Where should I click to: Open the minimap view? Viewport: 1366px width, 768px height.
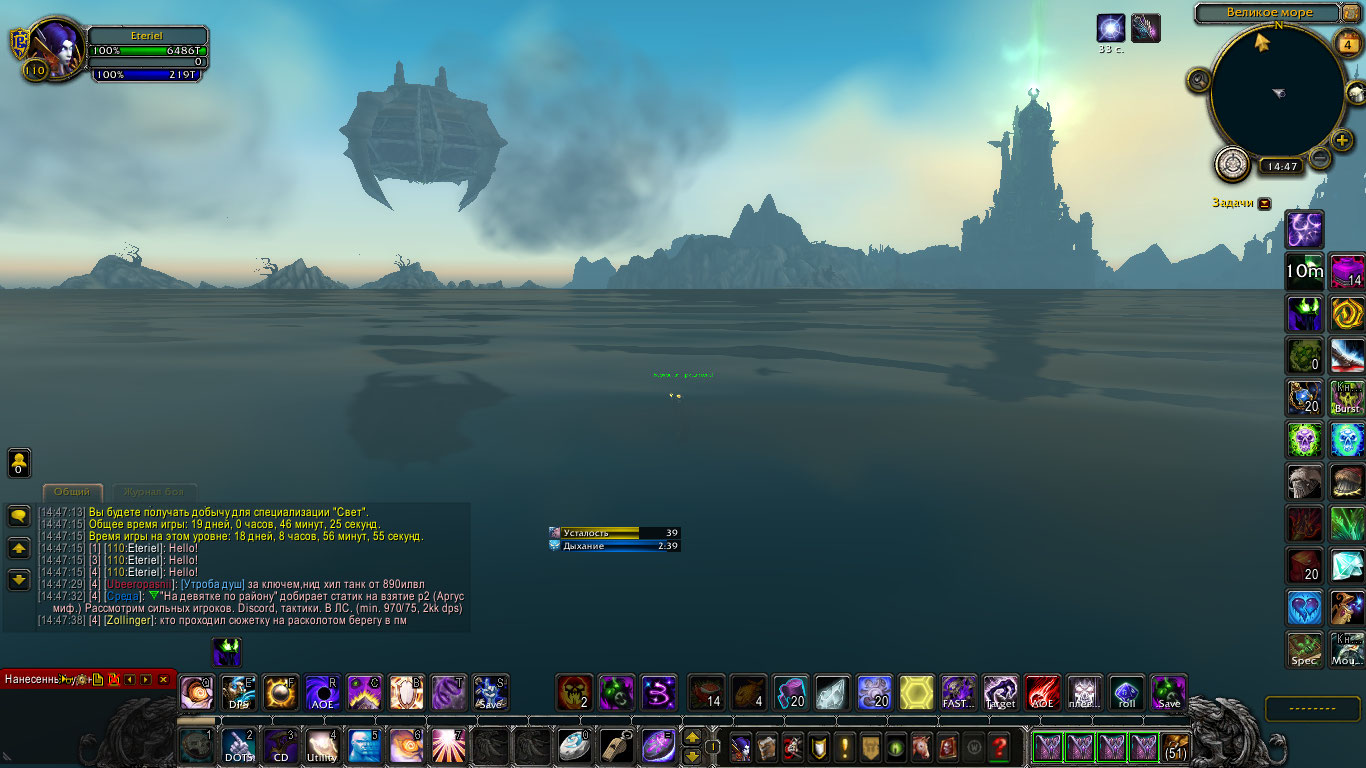click(x=1277, y=92)
